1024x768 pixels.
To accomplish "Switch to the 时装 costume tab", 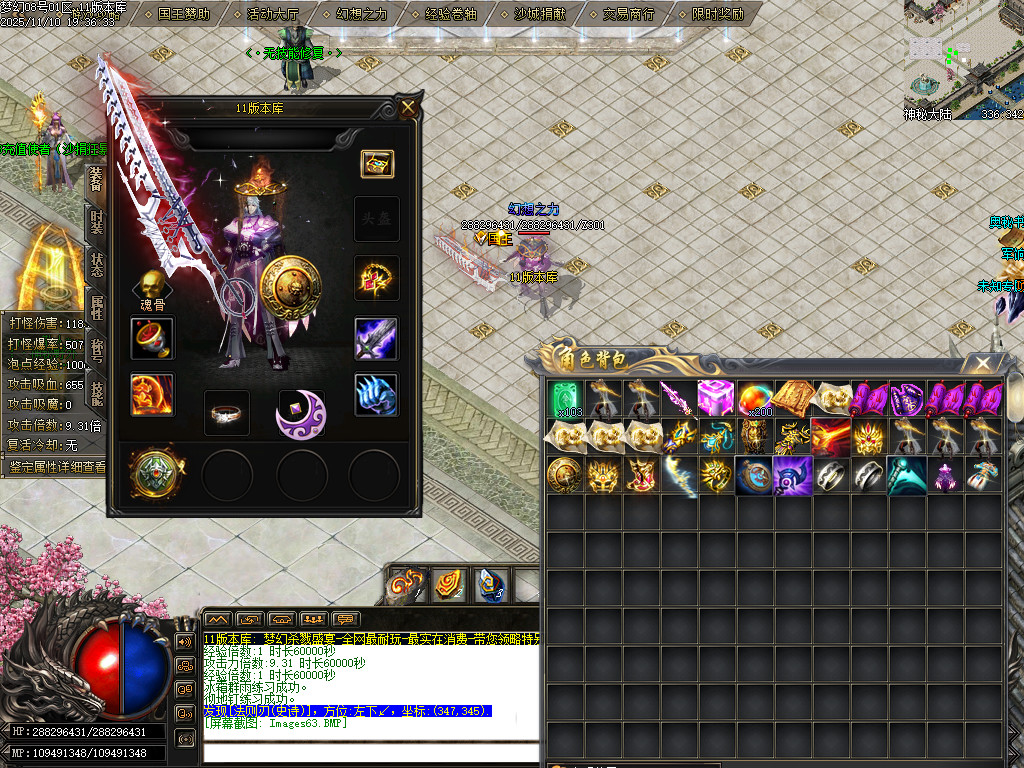I will [x=96, y=222].
